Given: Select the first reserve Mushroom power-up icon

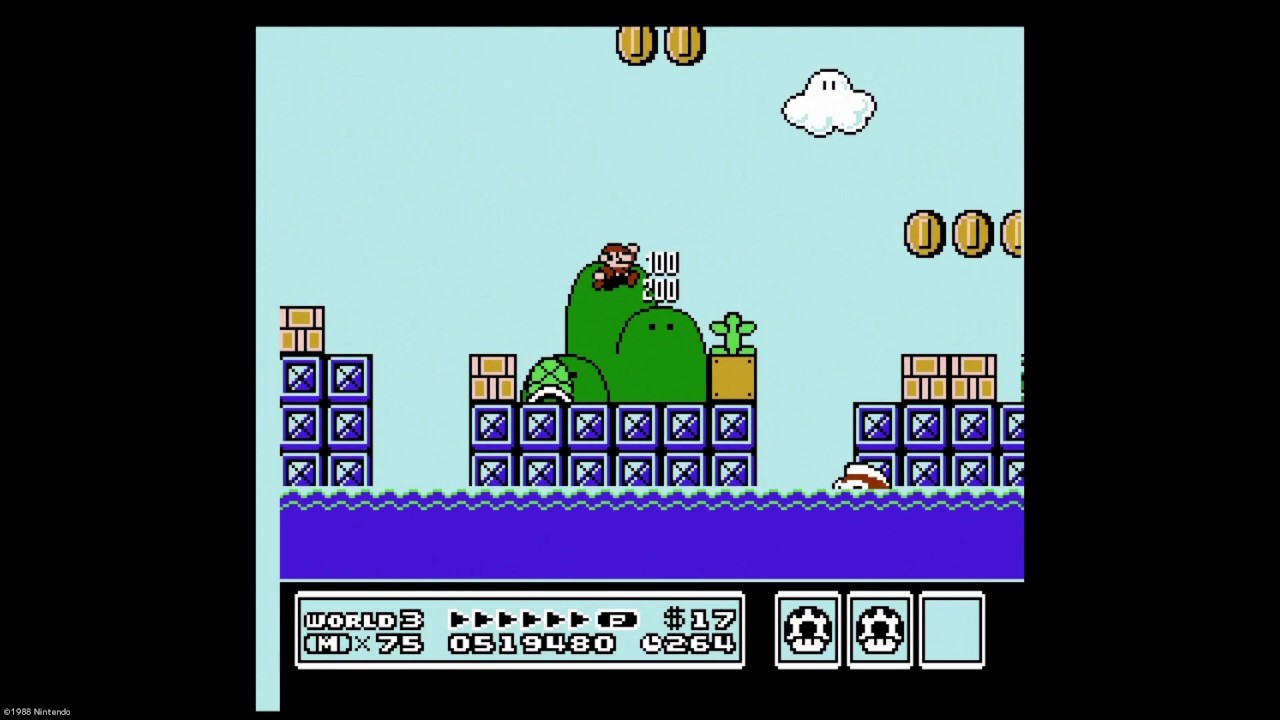Looking at the screenshot, I should [807, 629].
